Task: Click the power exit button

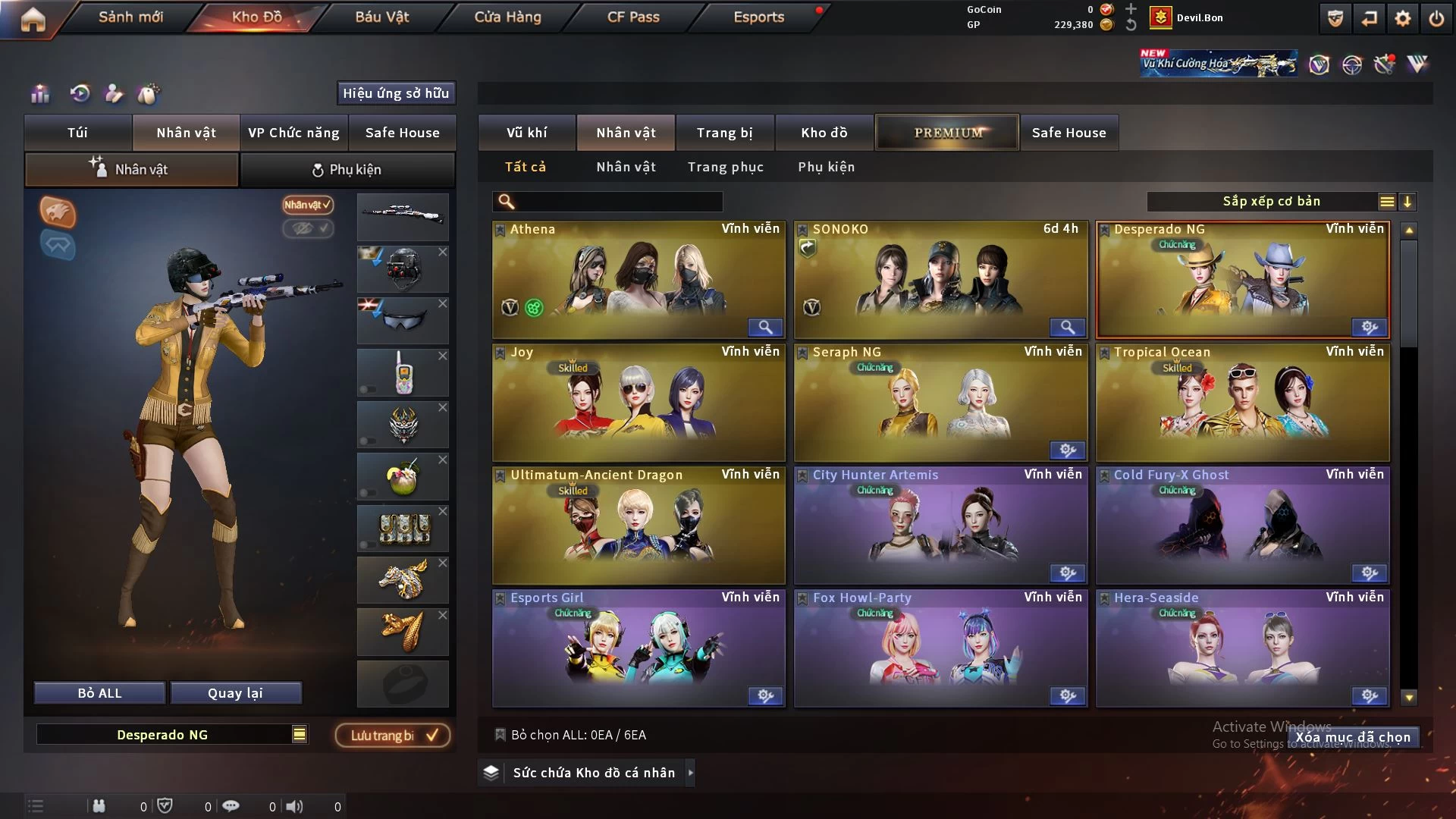Action: tap(1436, 18)
